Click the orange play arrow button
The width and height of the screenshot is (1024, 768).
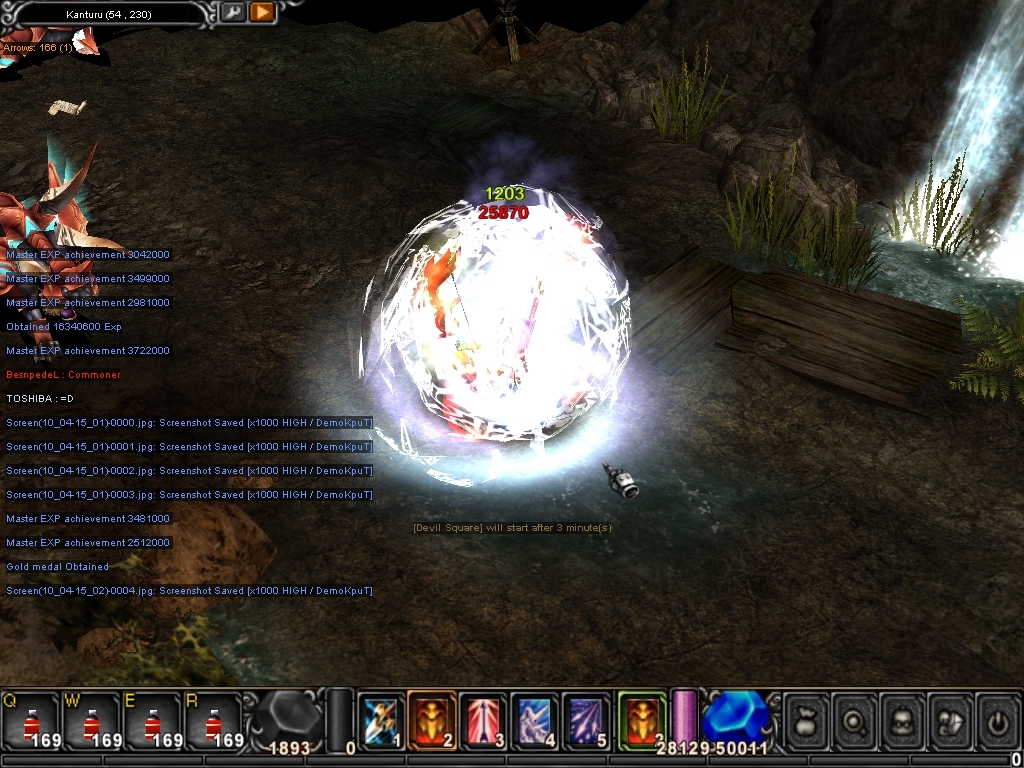[x=262, y=13]
